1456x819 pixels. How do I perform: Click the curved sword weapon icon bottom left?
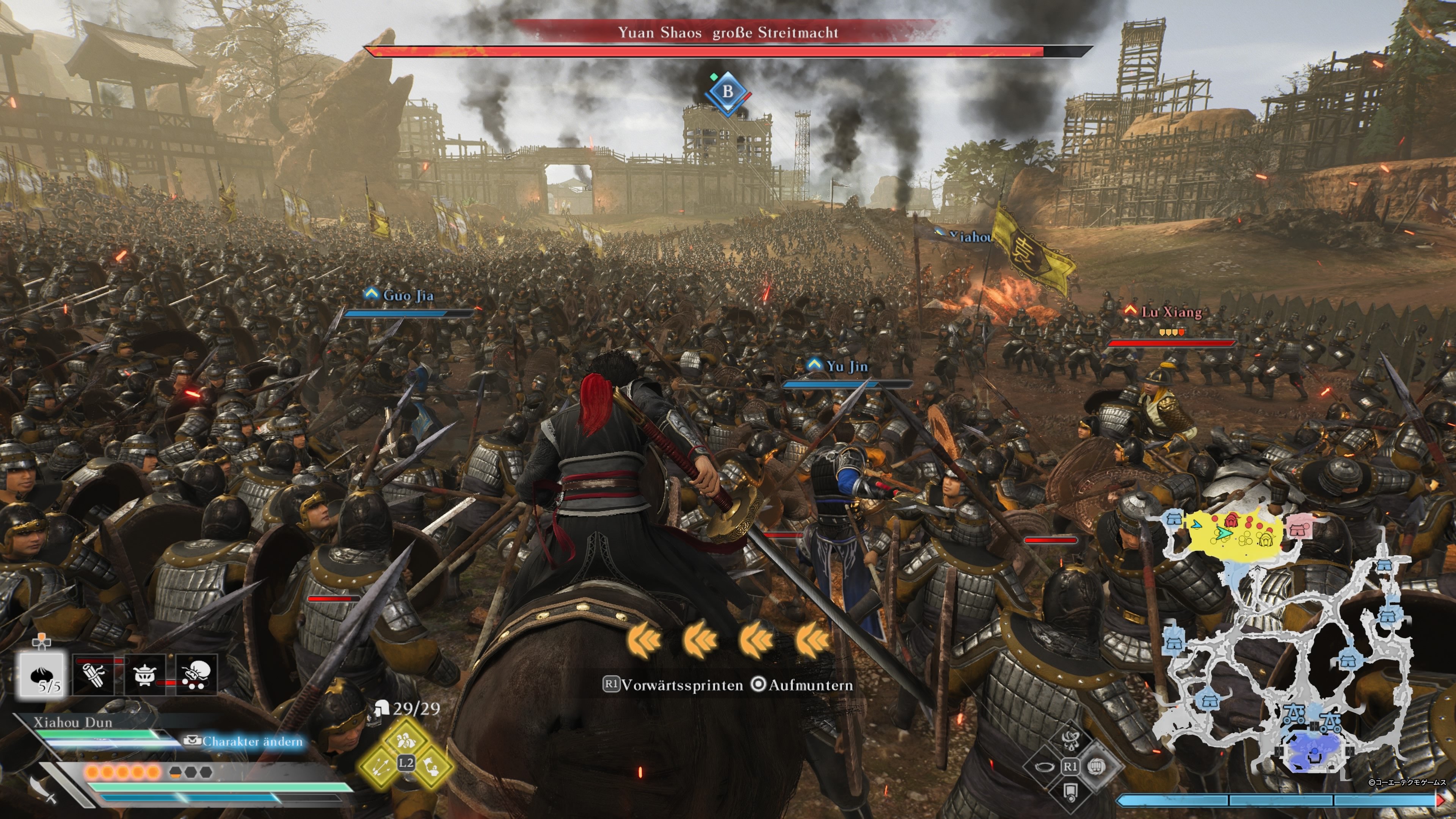44,790
